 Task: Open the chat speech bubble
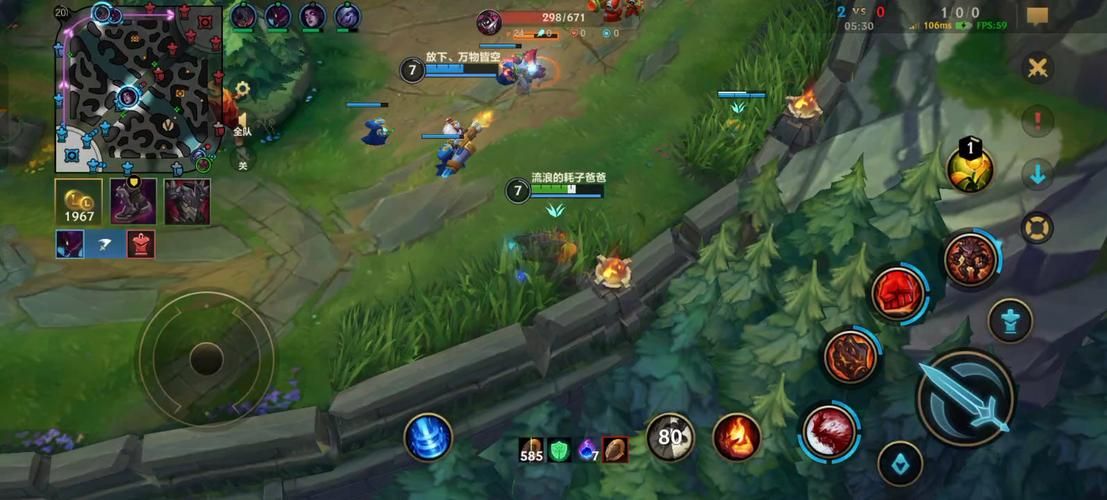pyautogui.click(x=1037, y=16)
